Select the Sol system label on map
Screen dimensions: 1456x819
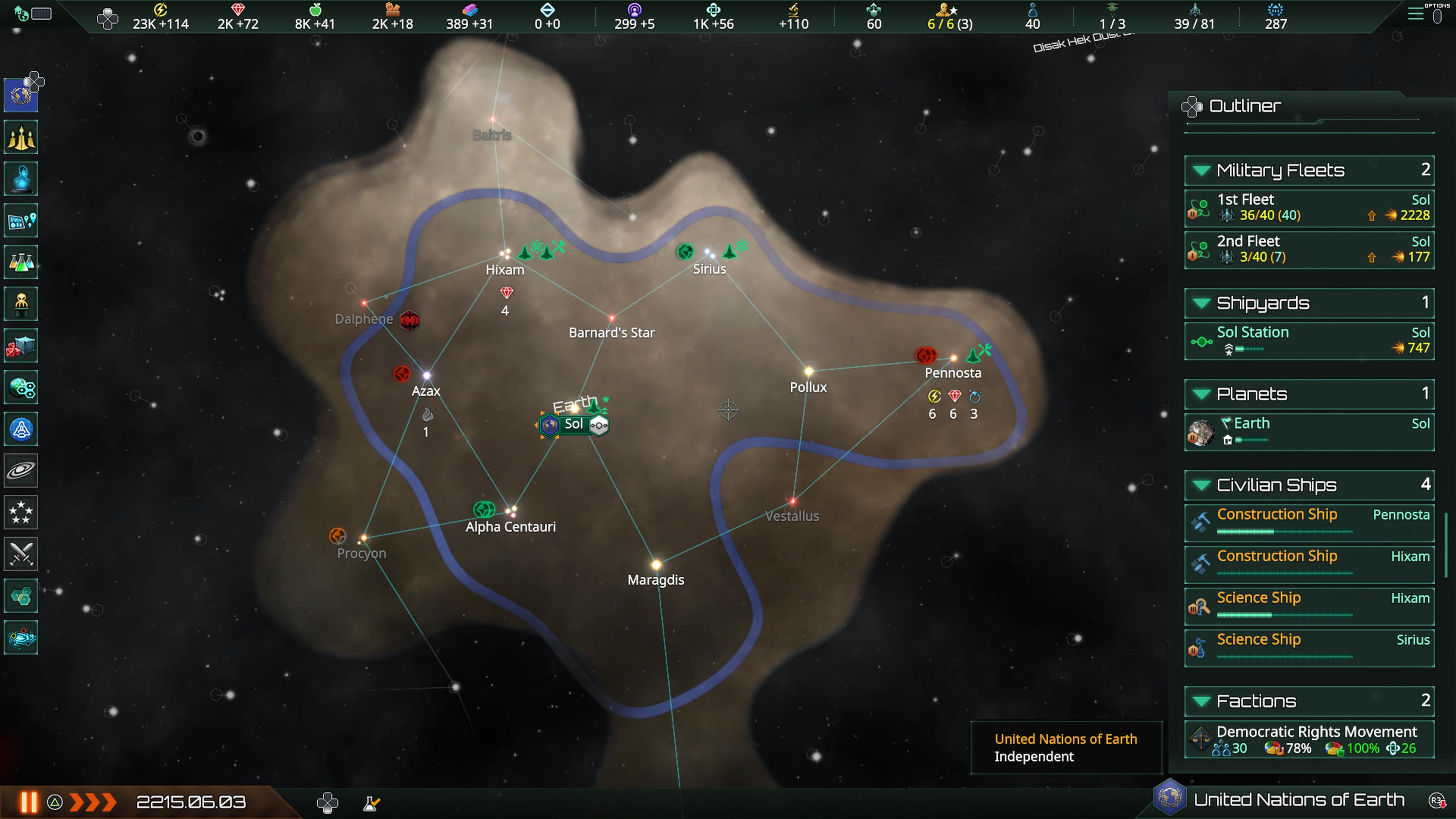click(573, 424)
